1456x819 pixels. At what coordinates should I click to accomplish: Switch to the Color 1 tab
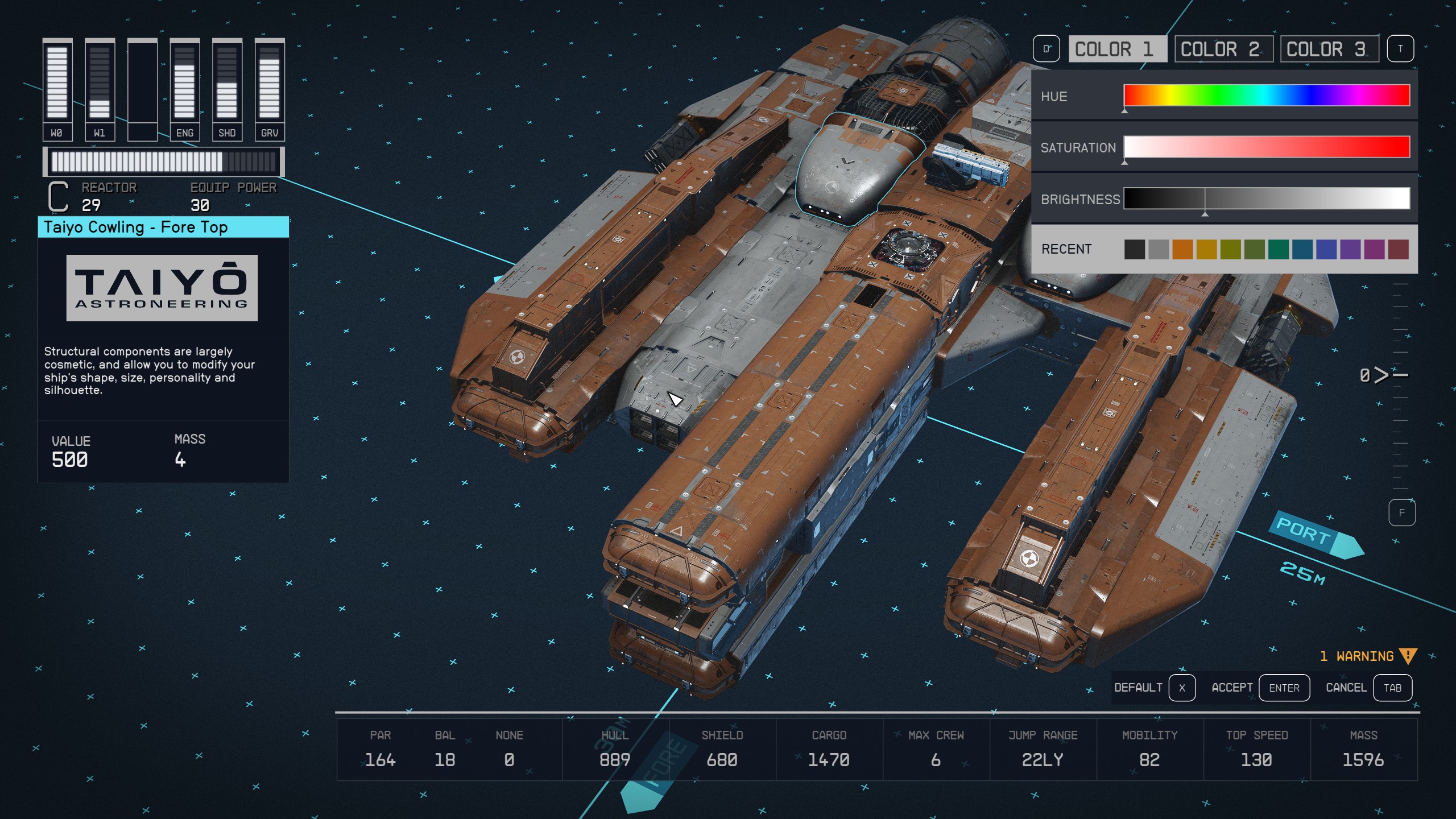(x=1116, y=49)
